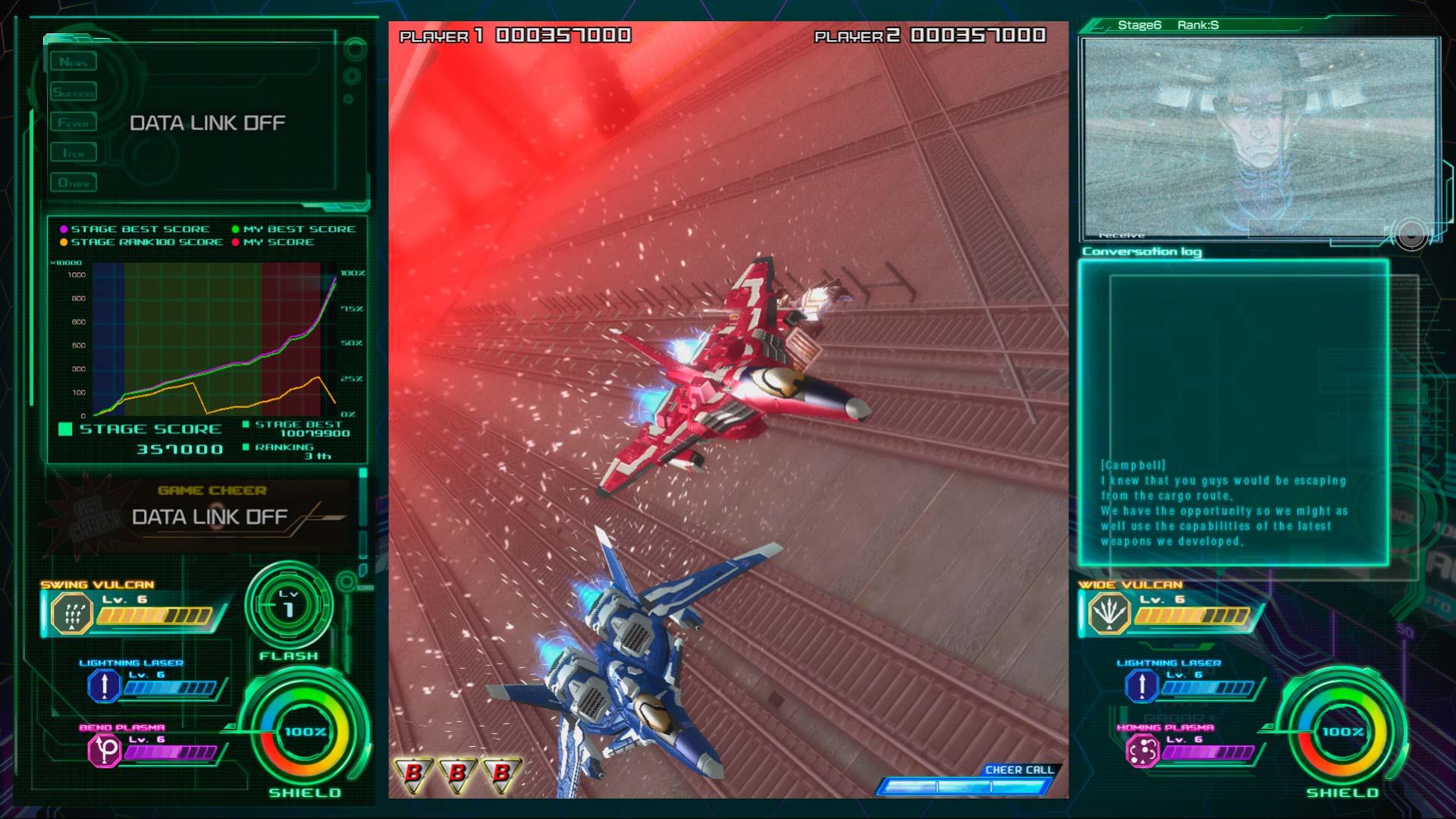Click the Lightning Laser icon above Bend Plasma
This screenshot has width=1456, height=819.
point(104,686)
